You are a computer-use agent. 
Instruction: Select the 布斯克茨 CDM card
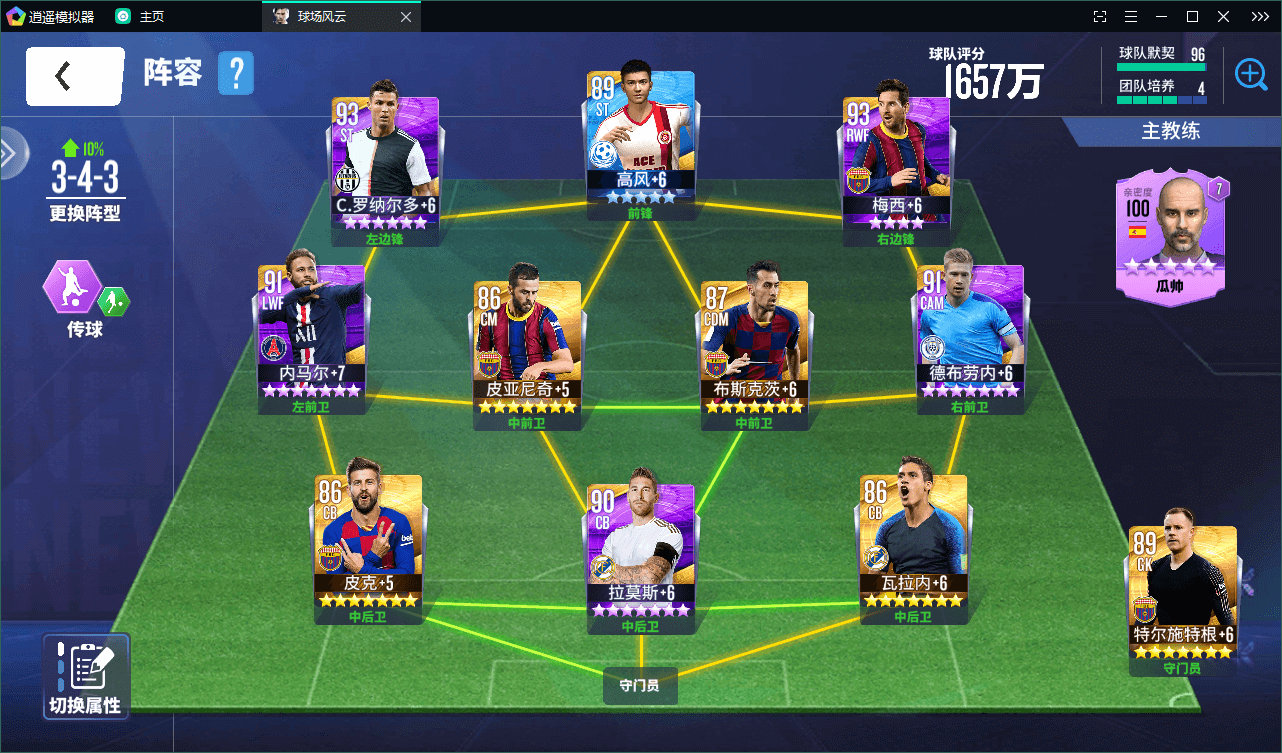pos(754,347)
